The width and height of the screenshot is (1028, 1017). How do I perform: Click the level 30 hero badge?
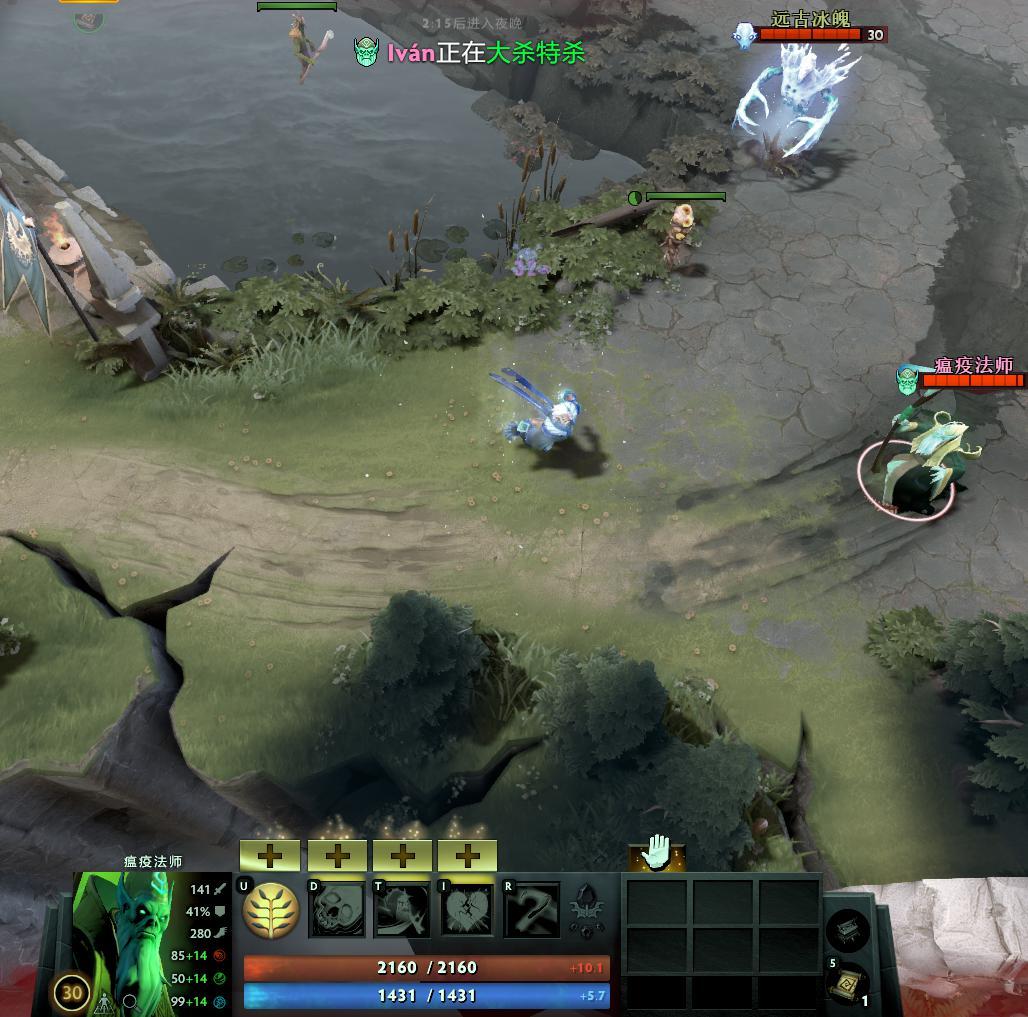click(71, 993)
